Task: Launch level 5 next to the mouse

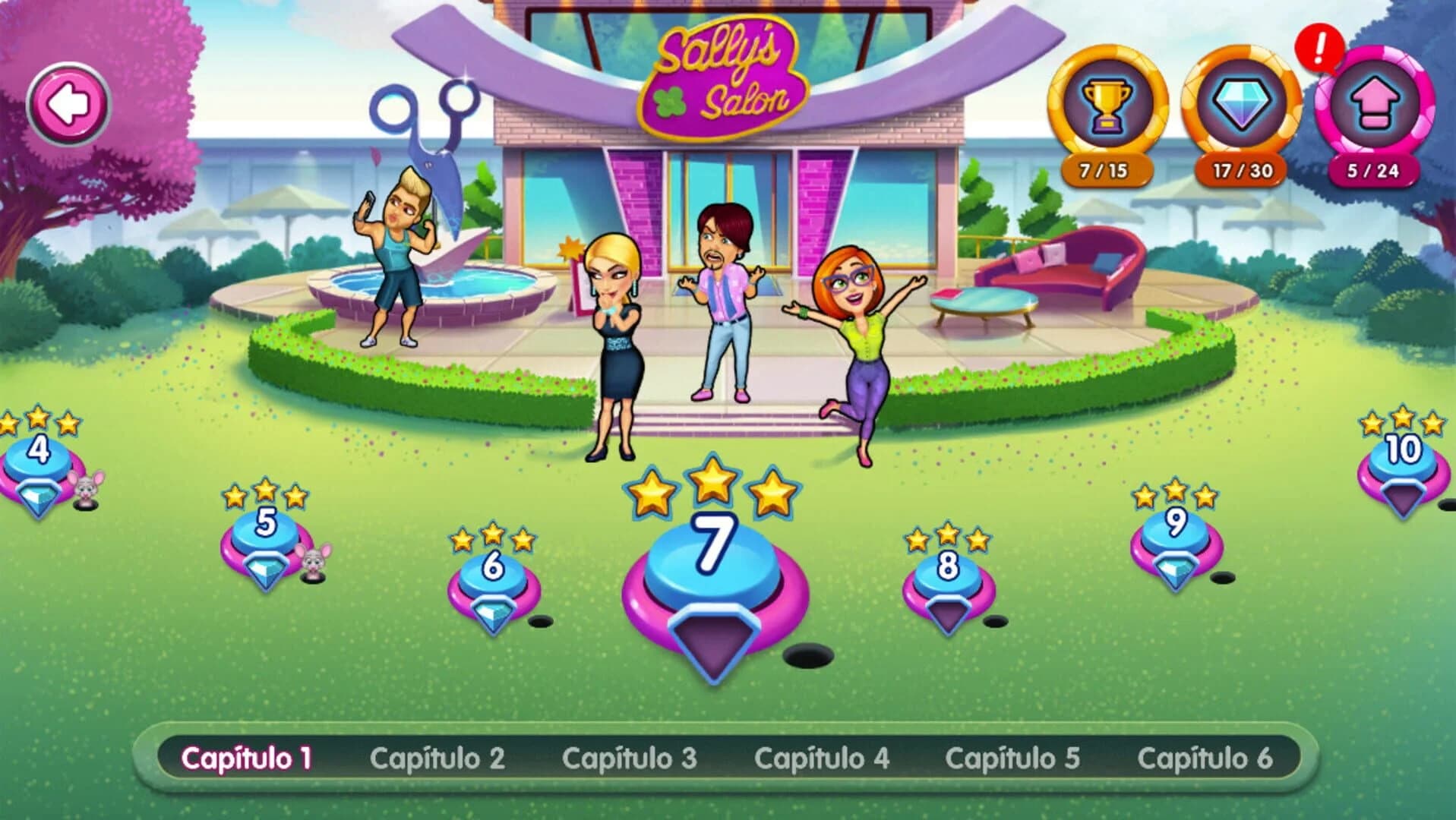Action: (264, 531)
